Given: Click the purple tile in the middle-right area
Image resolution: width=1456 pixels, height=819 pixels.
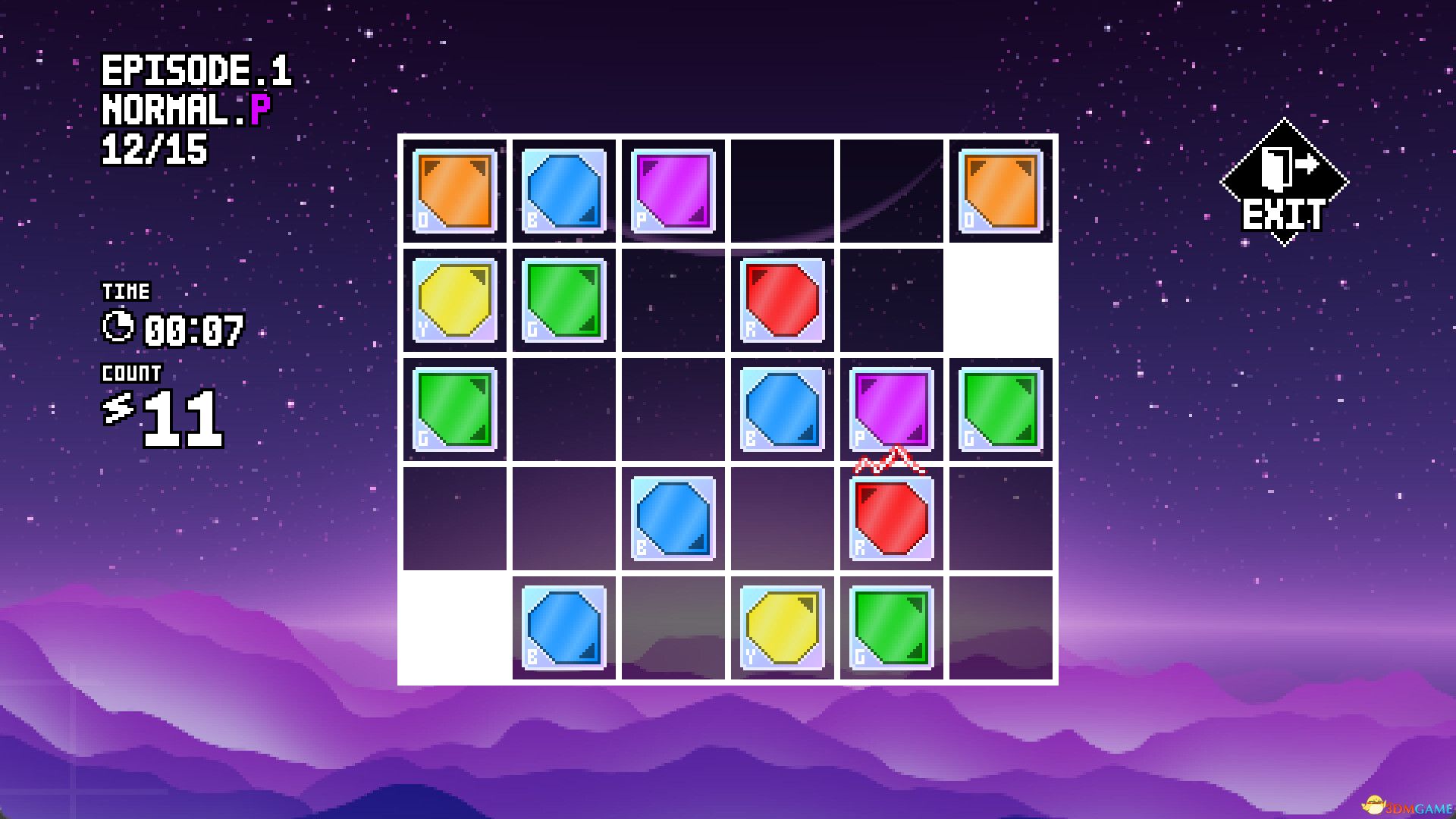Looking at the screenshot, I should [890, 408].
